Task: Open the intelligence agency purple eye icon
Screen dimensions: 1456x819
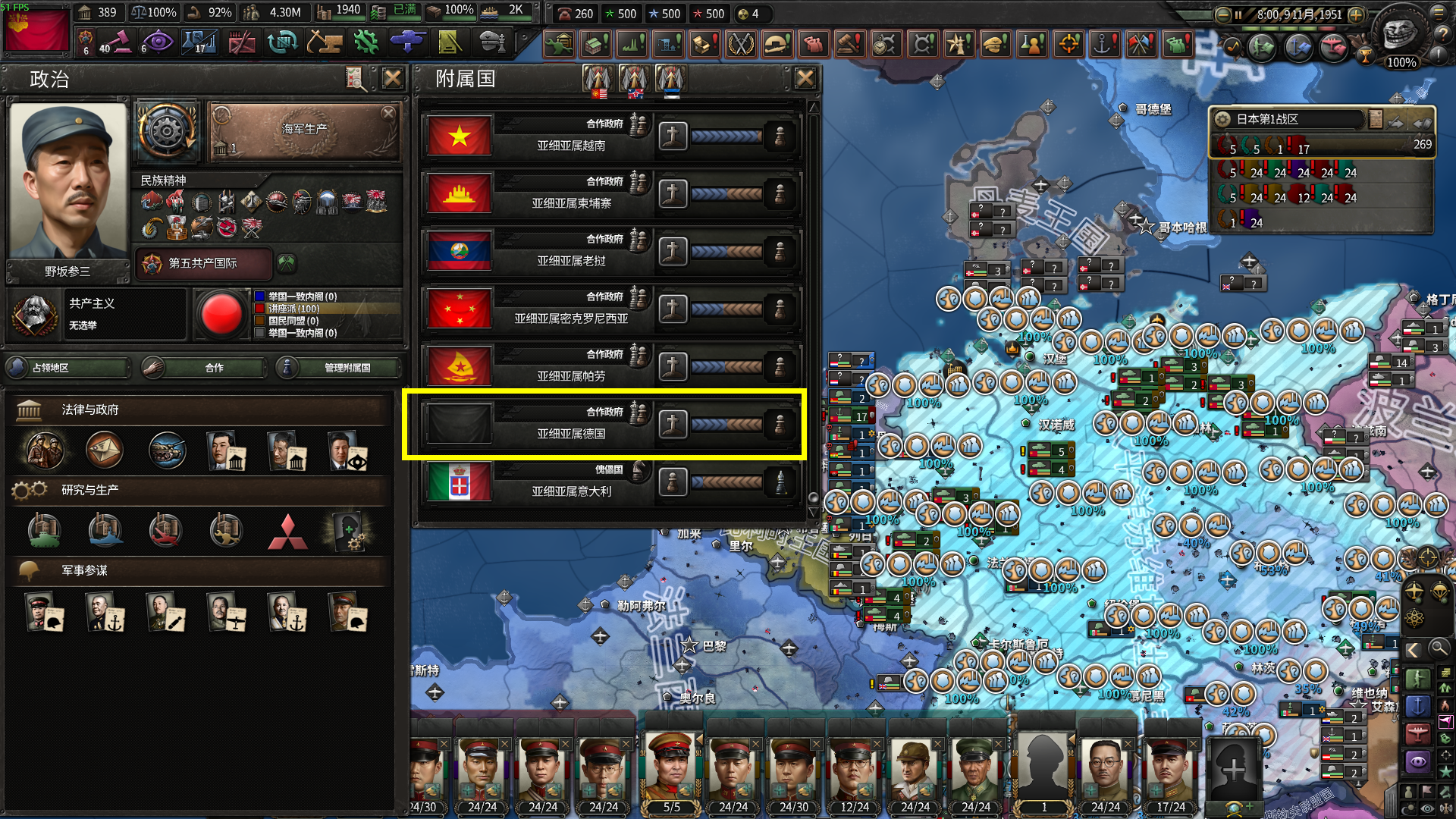Action: 158,42
